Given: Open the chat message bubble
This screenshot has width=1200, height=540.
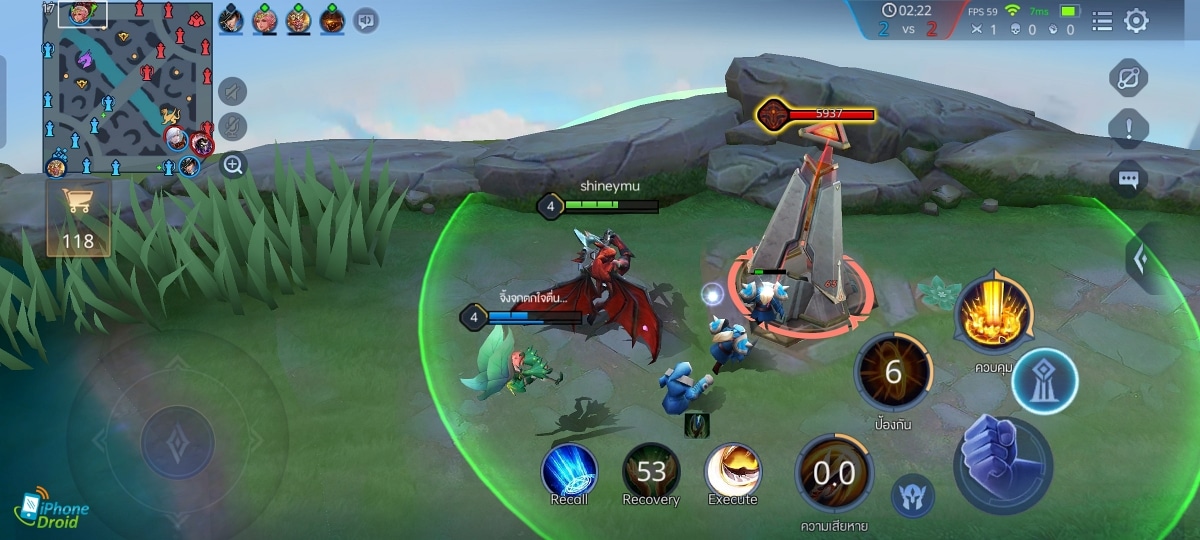Looking at the screenshot, I should [1129, 179].
